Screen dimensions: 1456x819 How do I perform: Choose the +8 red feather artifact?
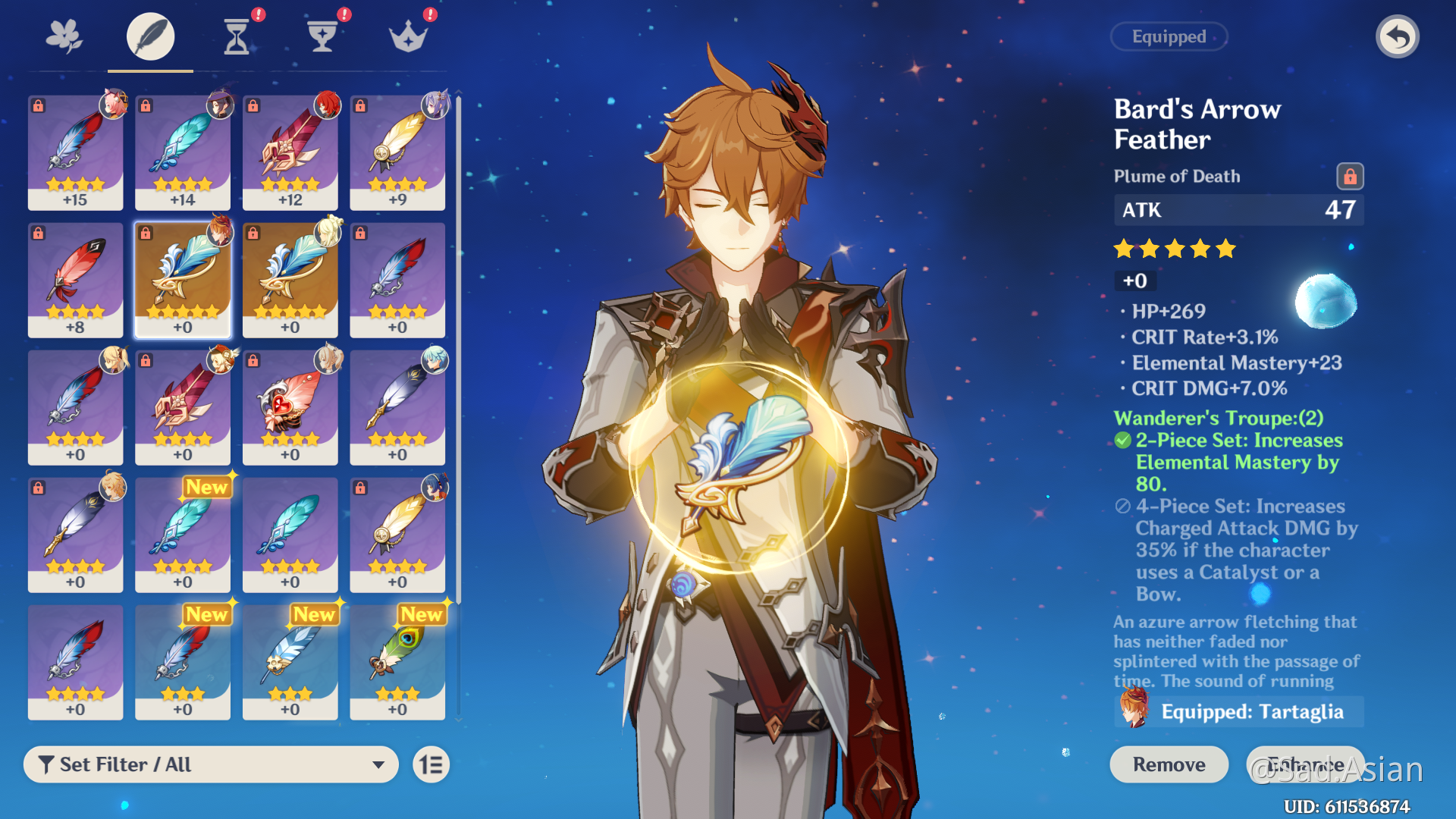[x=75, y=279]
